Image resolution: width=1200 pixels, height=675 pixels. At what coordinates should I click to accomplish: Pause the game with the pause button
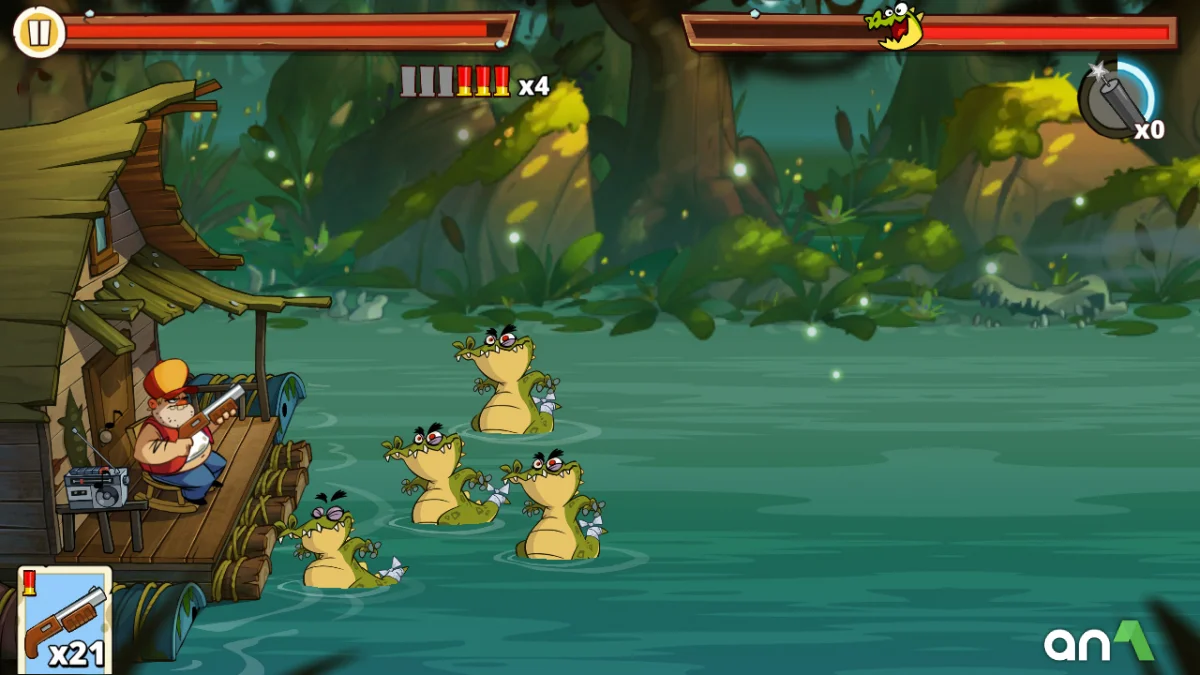coord(37,32)
